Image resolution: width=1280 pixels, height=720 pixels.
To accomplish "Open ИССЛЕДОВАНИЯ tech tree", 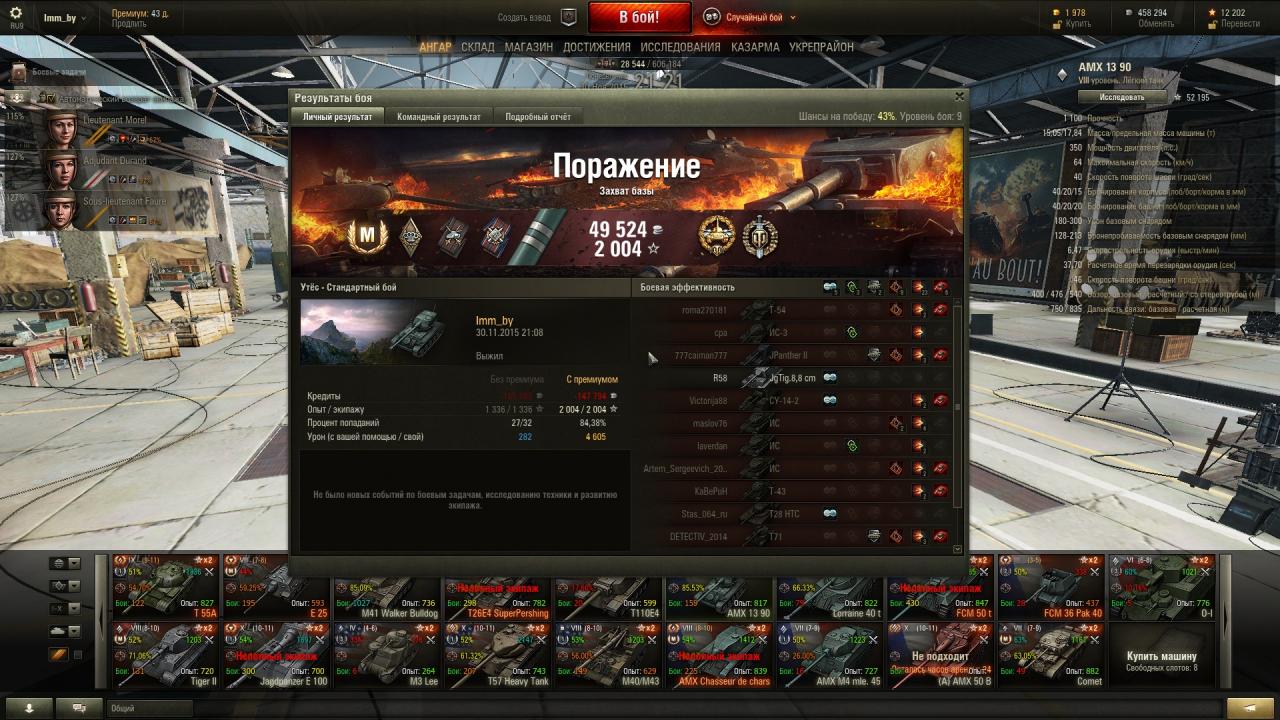I will tap(680, 47).
